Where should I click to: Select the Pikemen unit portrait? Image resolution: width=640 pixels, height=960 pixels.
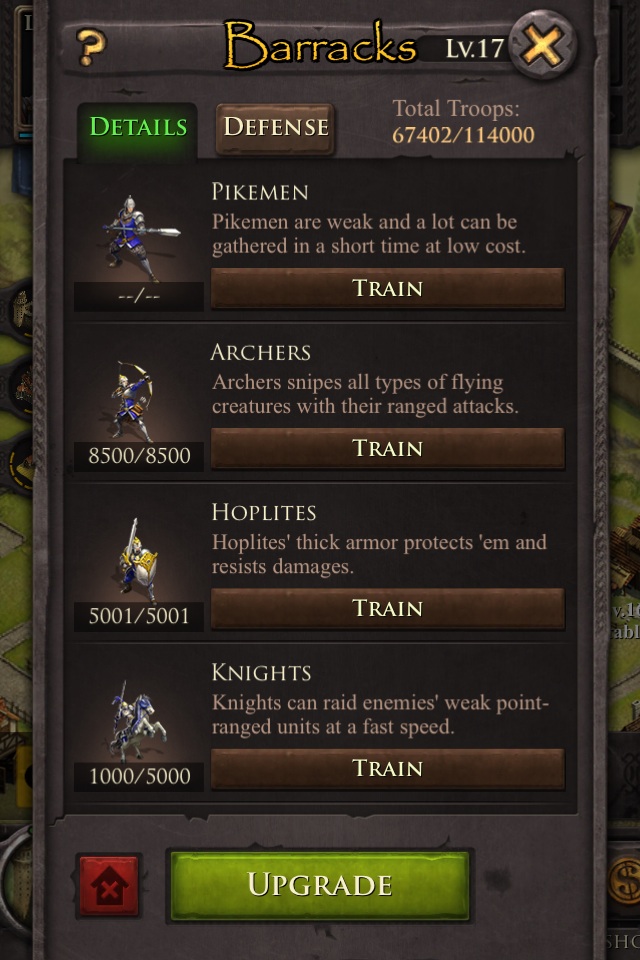[x=140, y=240]
